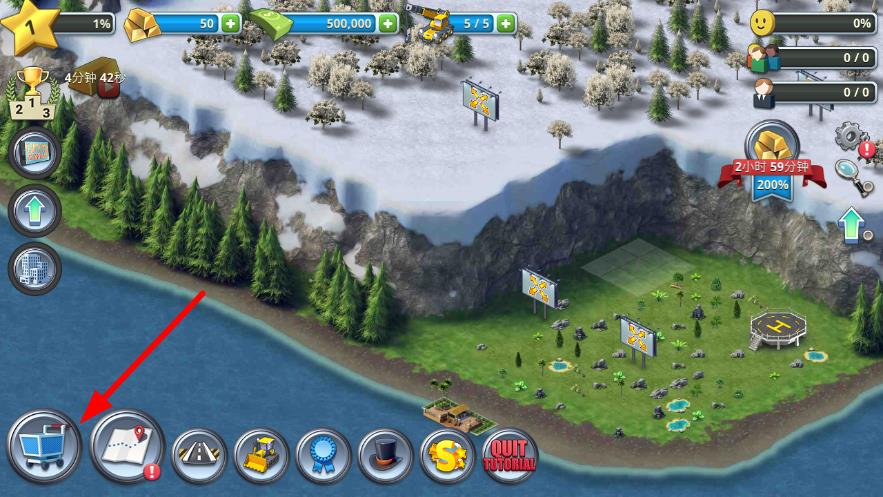This screenshot has height=497, width=883.
Task: Open the map with location pin
Action: click(126, 445)
